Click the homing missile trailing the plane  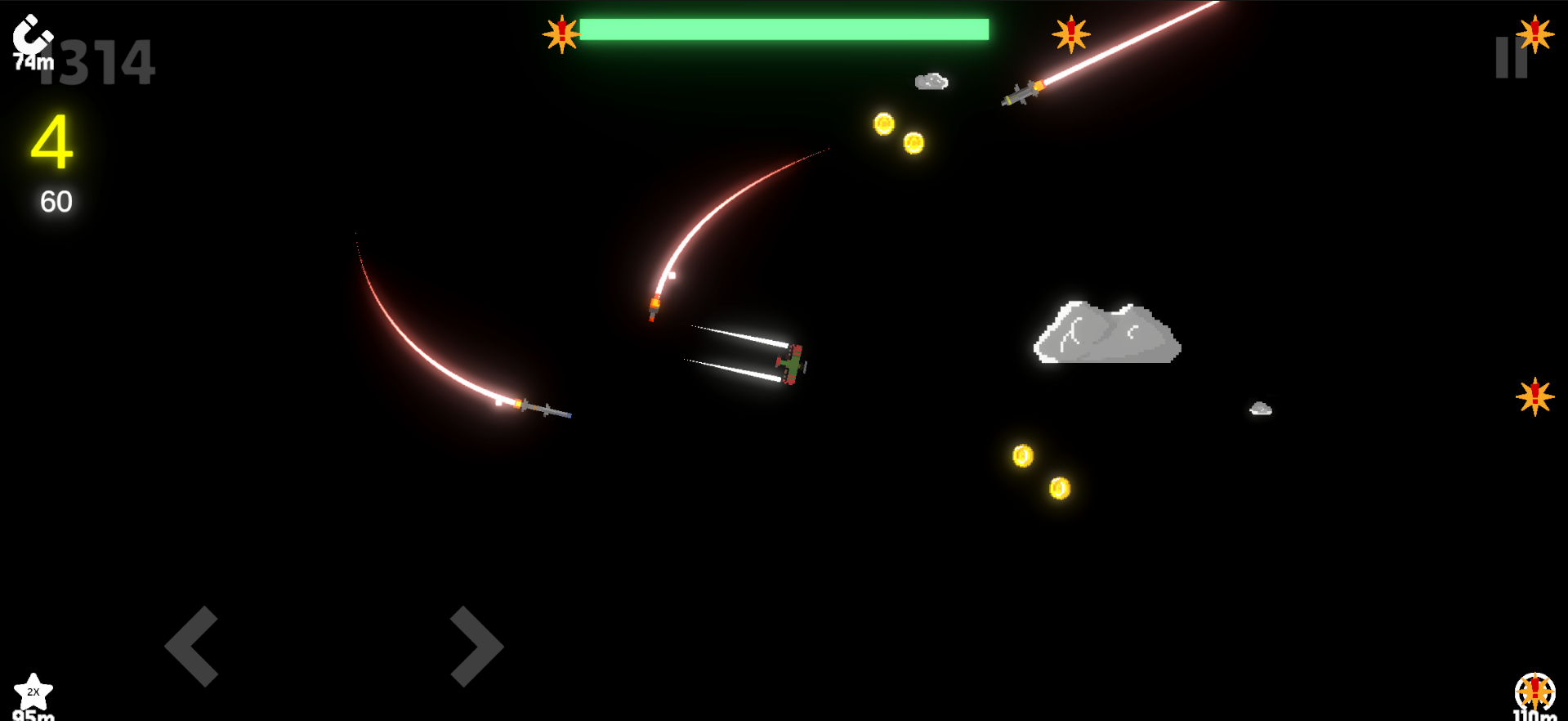point(654,311)
